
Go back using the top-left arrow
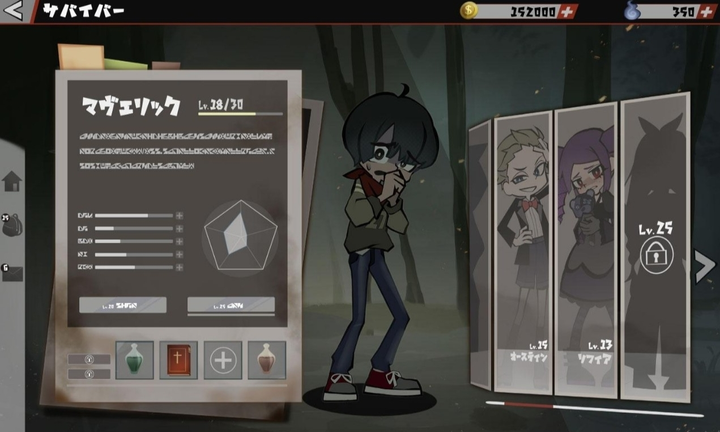[14, 13]
